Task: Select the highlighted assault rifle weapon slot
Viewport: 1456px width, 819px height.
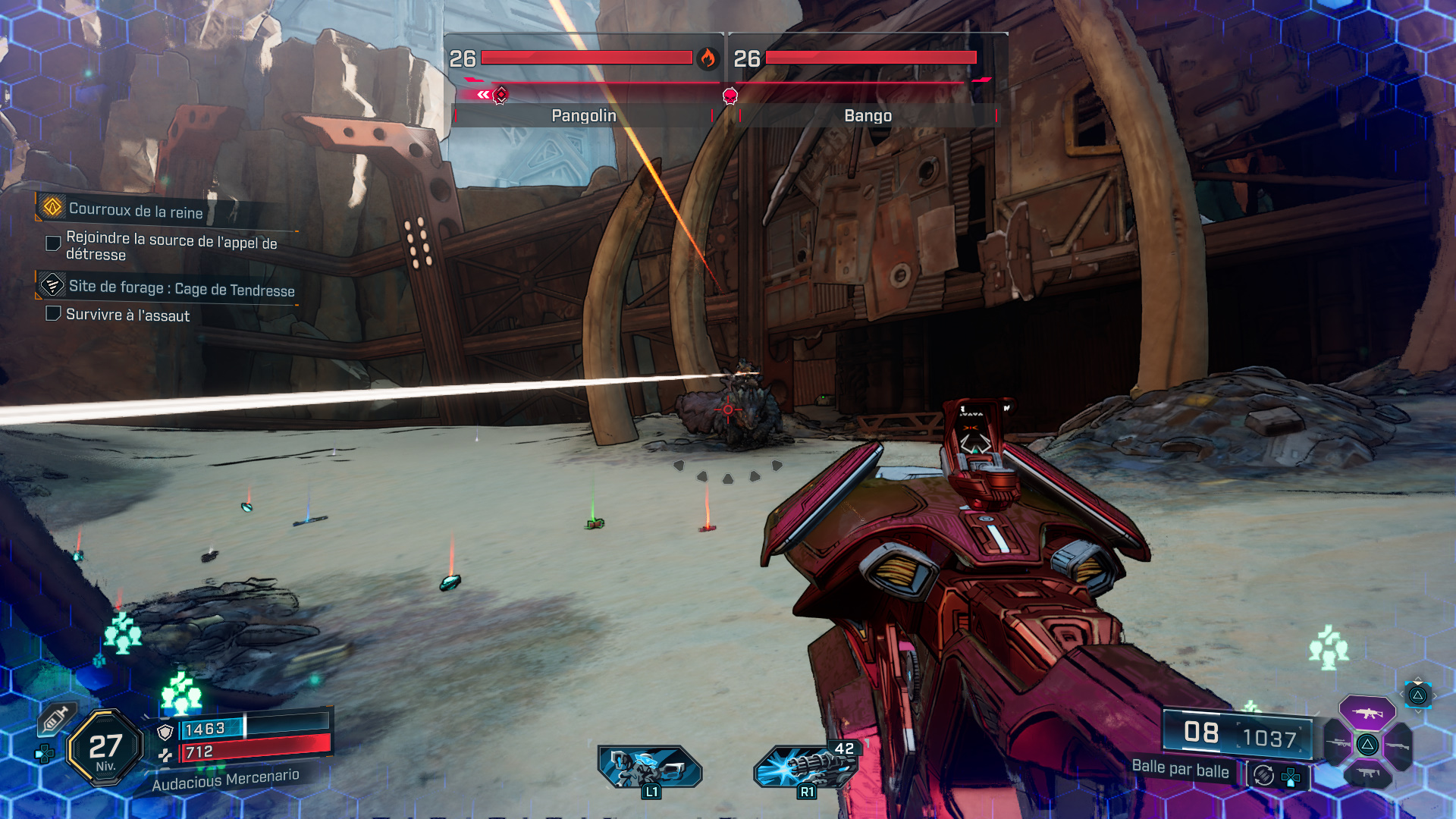Action: point(1367,713)
